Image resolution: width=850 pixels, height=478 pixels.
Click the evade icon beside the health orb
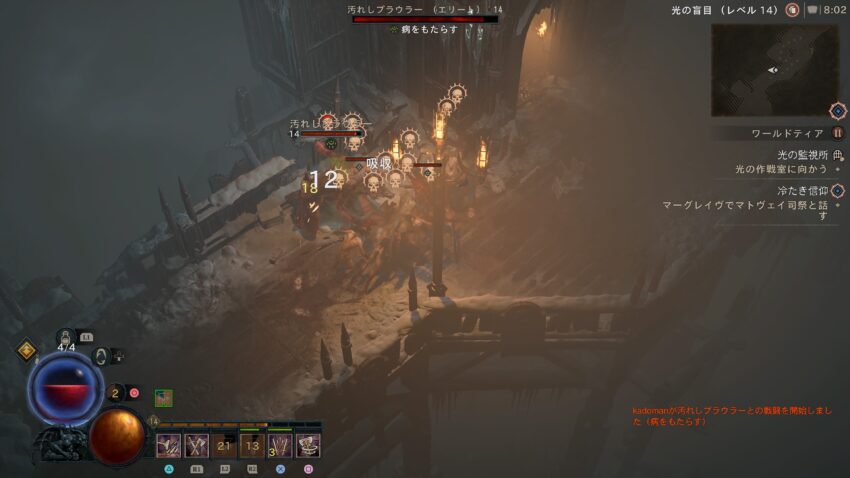tap(101, 355)
